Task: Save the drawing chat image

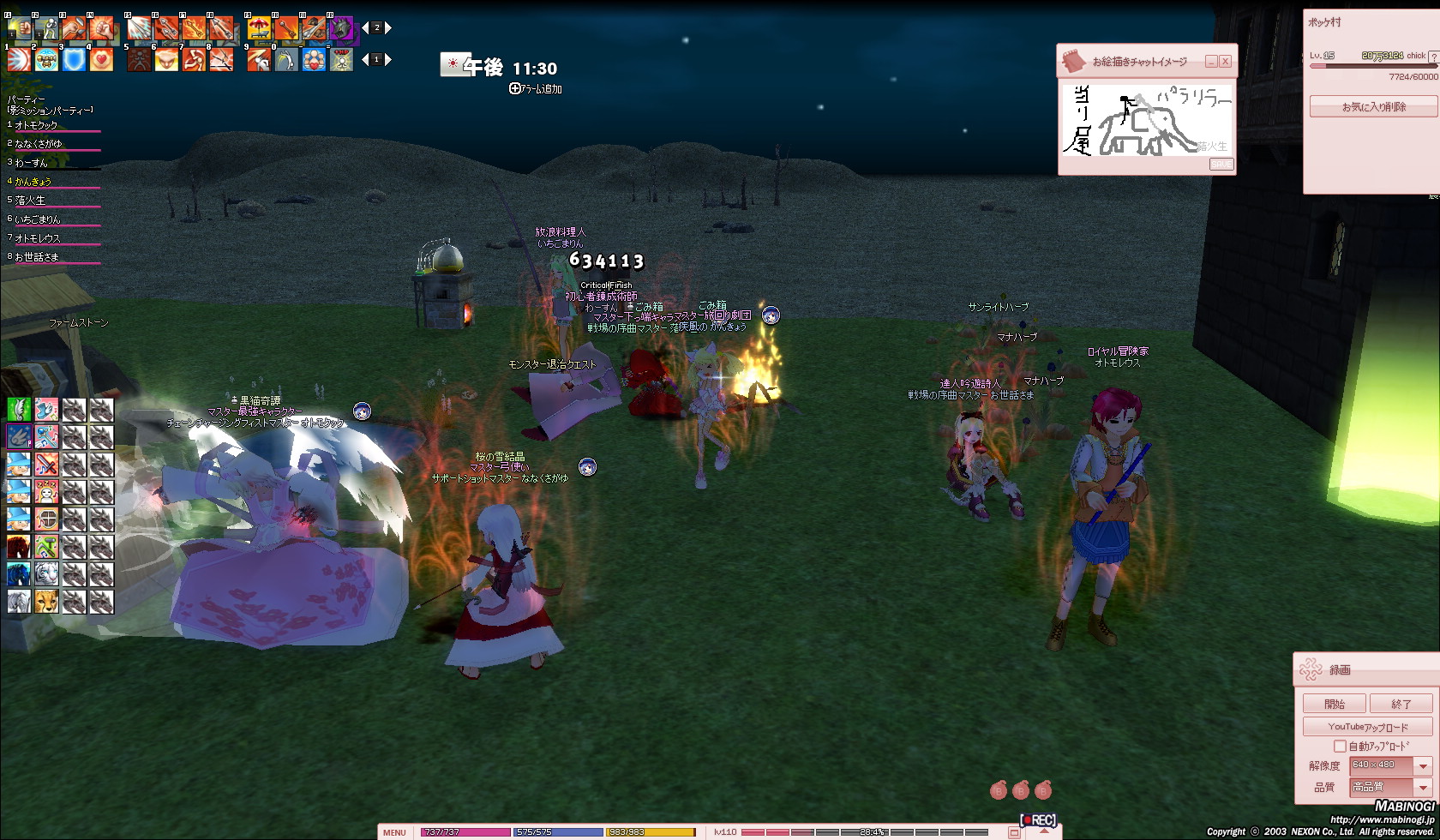Action: click(x=1221, y=164)
